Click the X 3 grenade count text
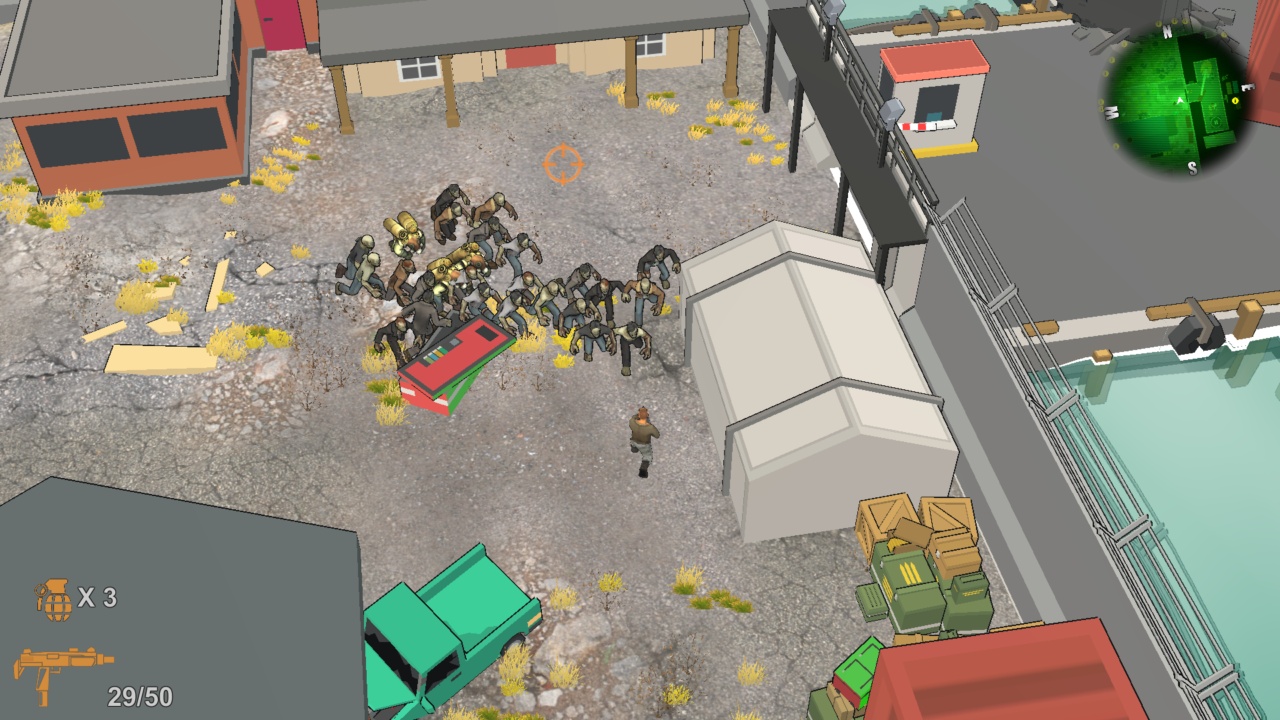The image size is (1280, 720). click(100, 597)
